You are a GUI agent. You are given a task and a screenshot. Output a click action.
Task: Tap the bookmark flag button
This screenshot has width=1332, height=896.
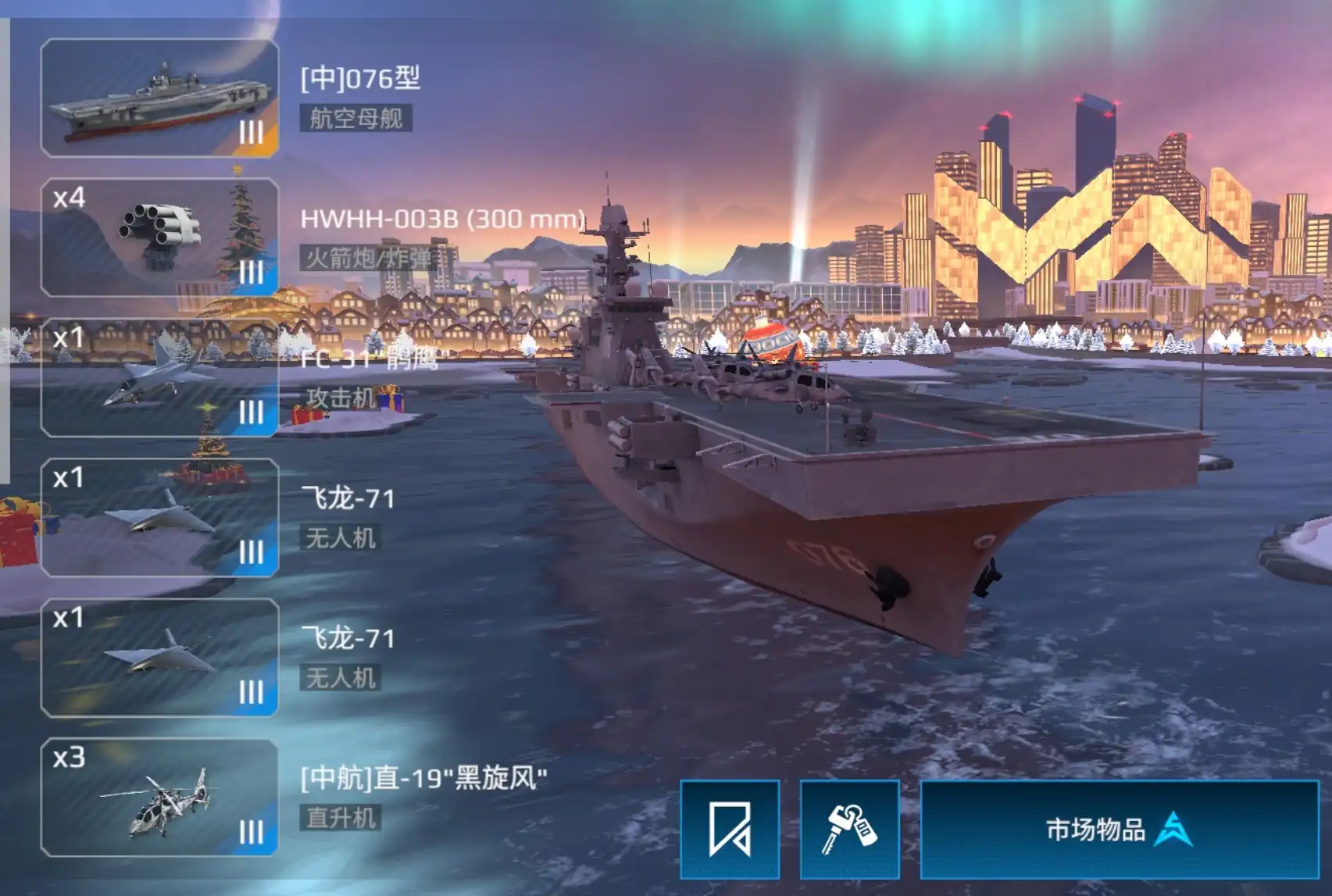(730, 829)
